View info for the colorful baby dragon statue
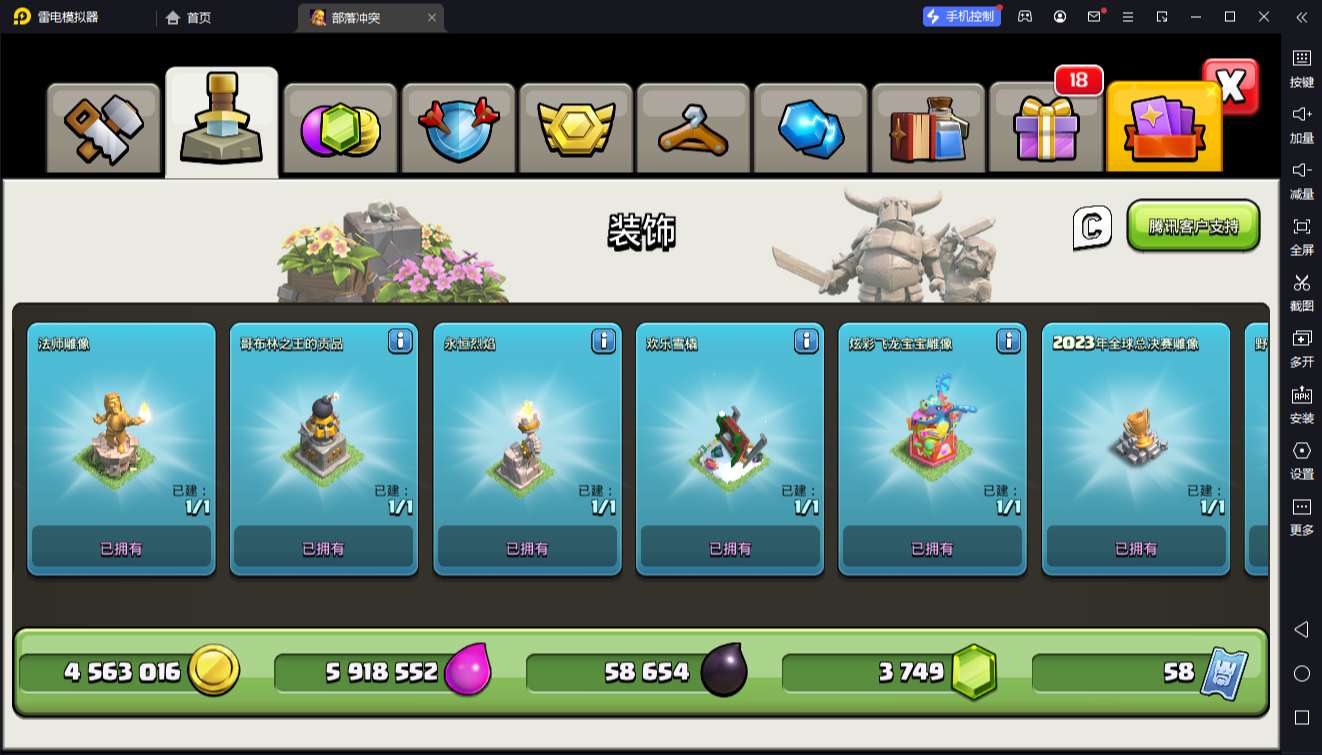This screenshot has width=1322, height=755. tap(1009, 341)
